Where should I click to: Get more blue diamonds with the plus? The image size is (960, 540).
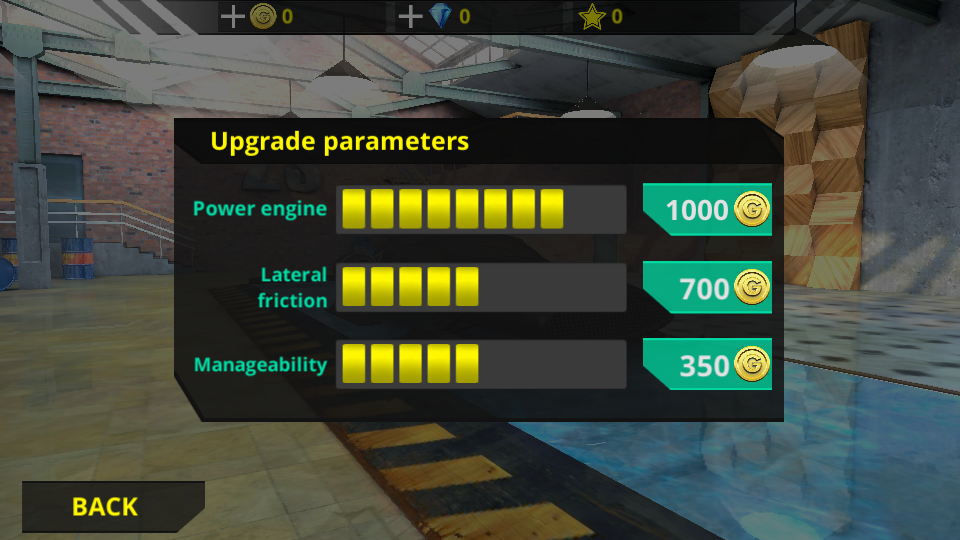tap(410, 16)
